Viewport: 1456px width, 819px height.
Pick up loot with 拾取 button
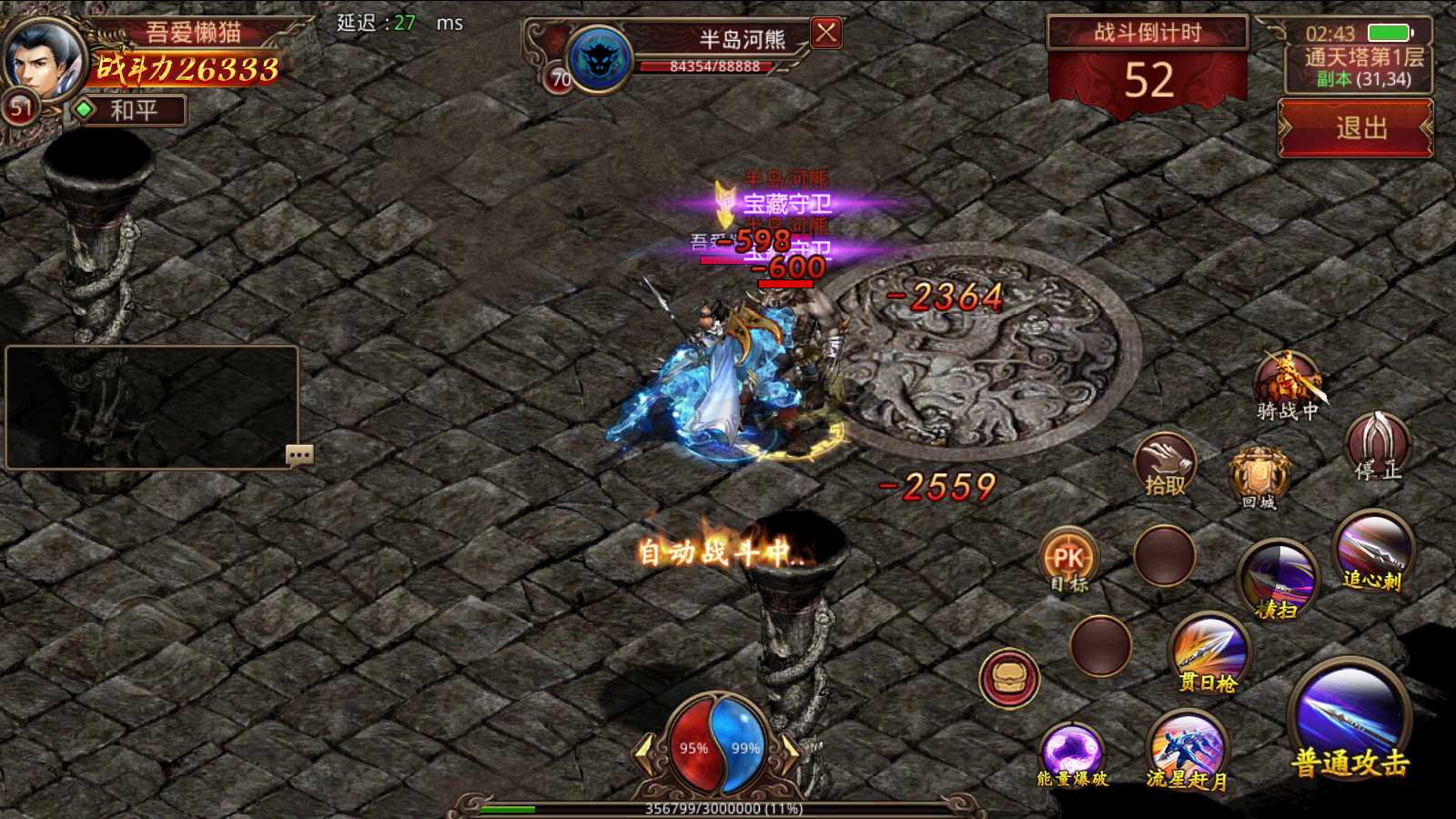click(1165, 464)
